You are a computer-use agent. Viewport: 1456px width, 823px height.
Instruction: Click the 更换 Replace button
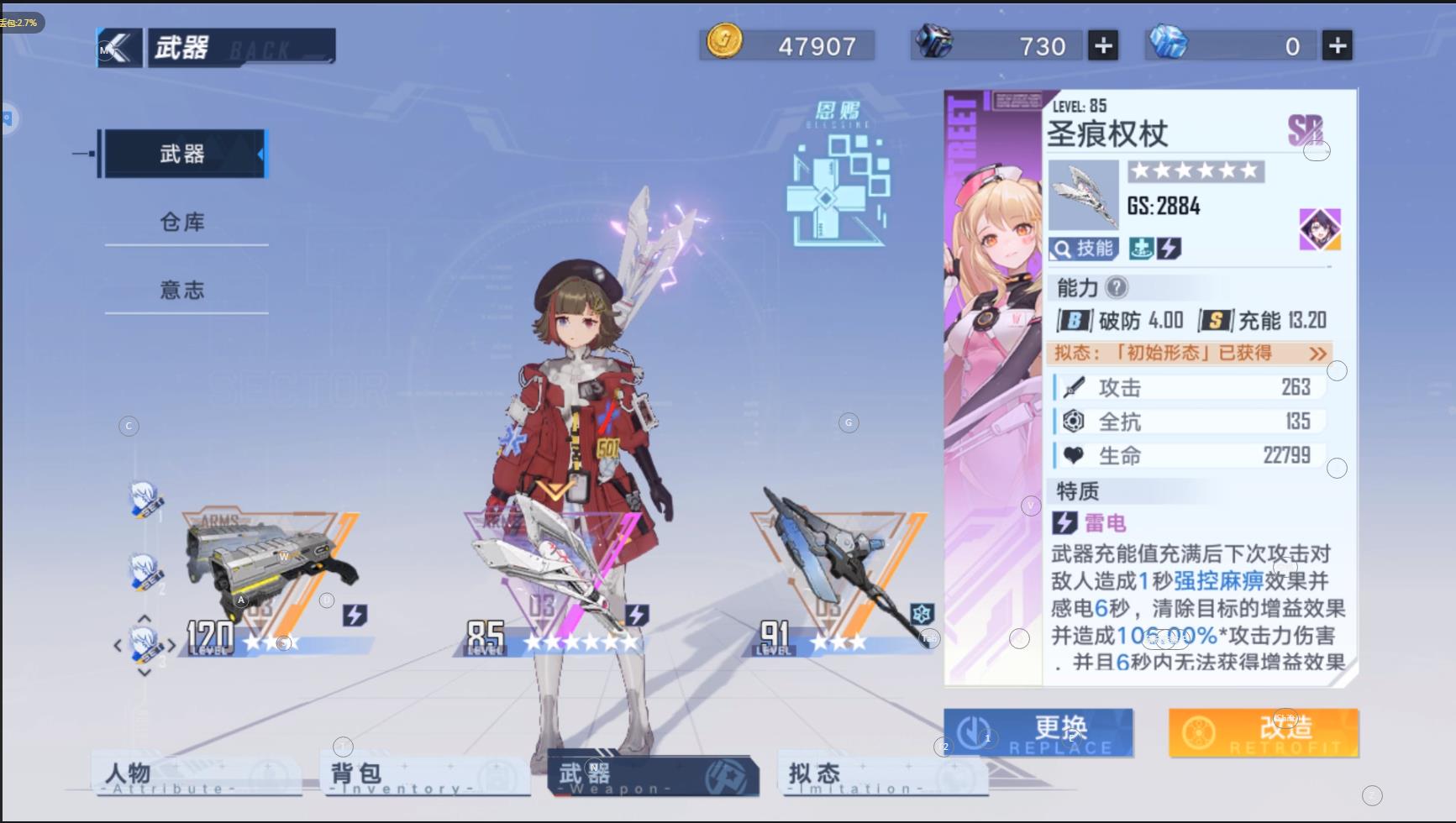tap(1038, 732)
